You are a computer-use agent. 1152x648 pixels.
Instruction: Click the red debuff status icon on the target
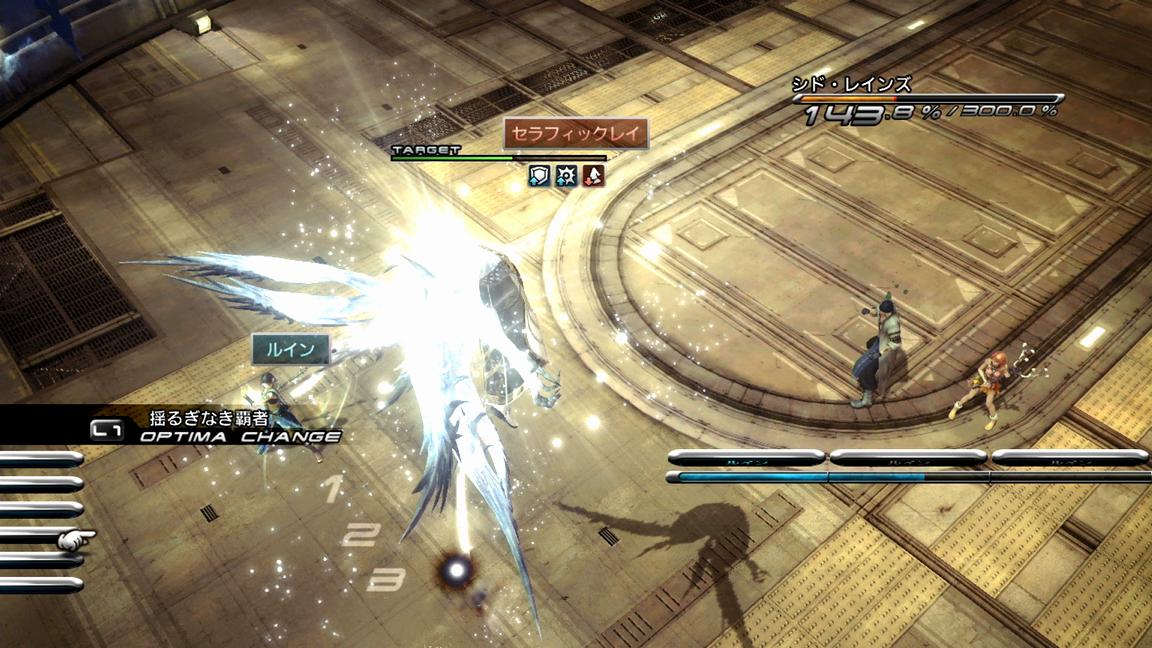pyautogui.click(x=594, y=177)
